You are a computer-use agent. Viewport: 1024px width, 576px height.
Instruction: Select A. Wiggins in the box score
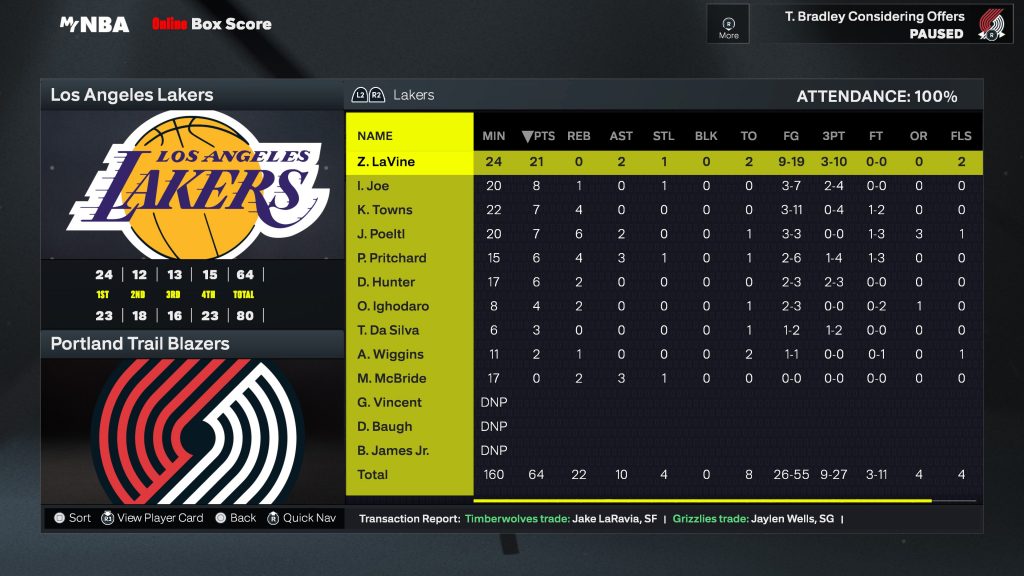click(x=390, y=354)
